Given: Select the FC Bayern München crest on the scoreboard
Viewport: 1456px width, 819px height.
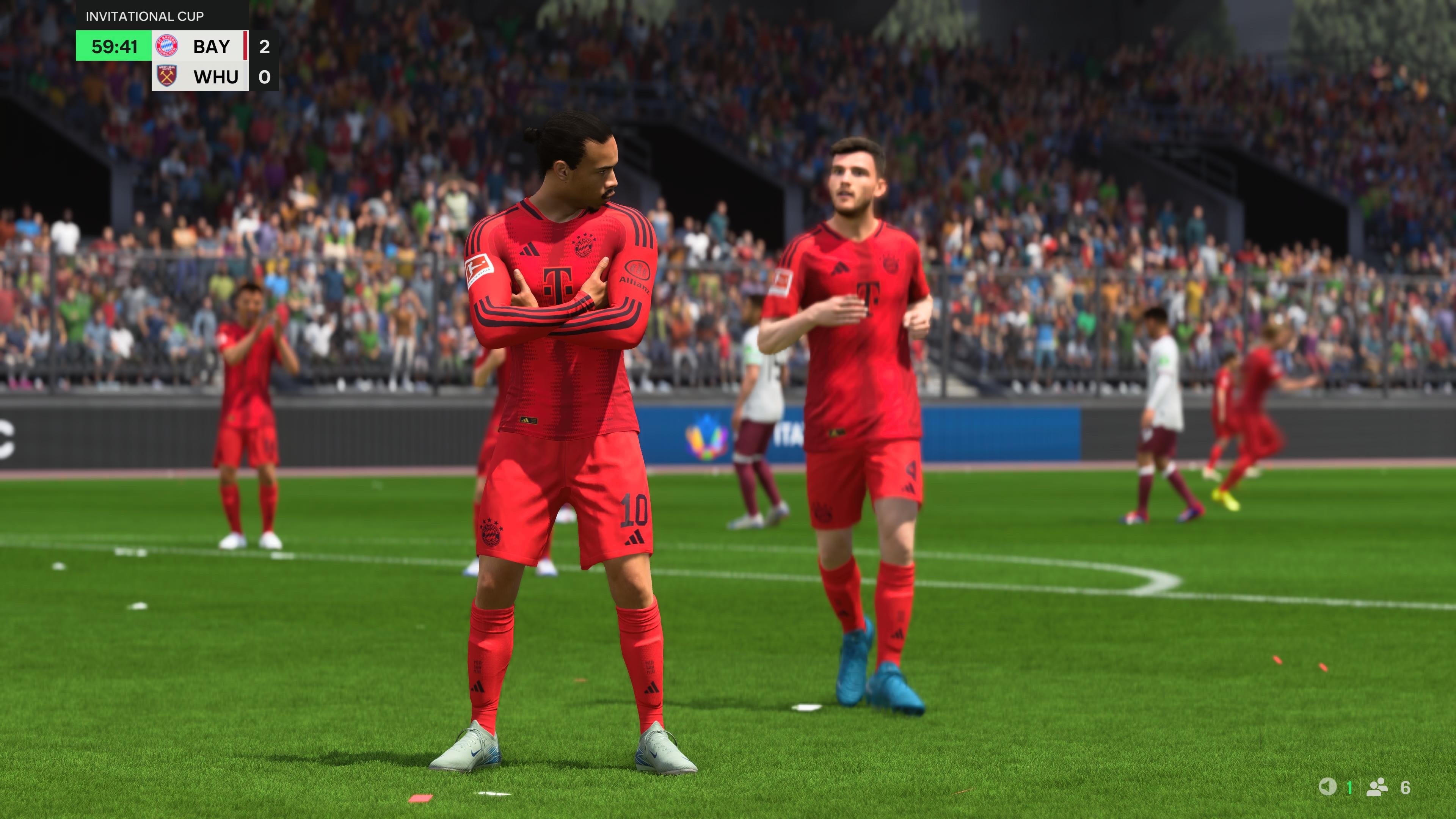Looking at the screenshot, I should click(x=167, y=46).
